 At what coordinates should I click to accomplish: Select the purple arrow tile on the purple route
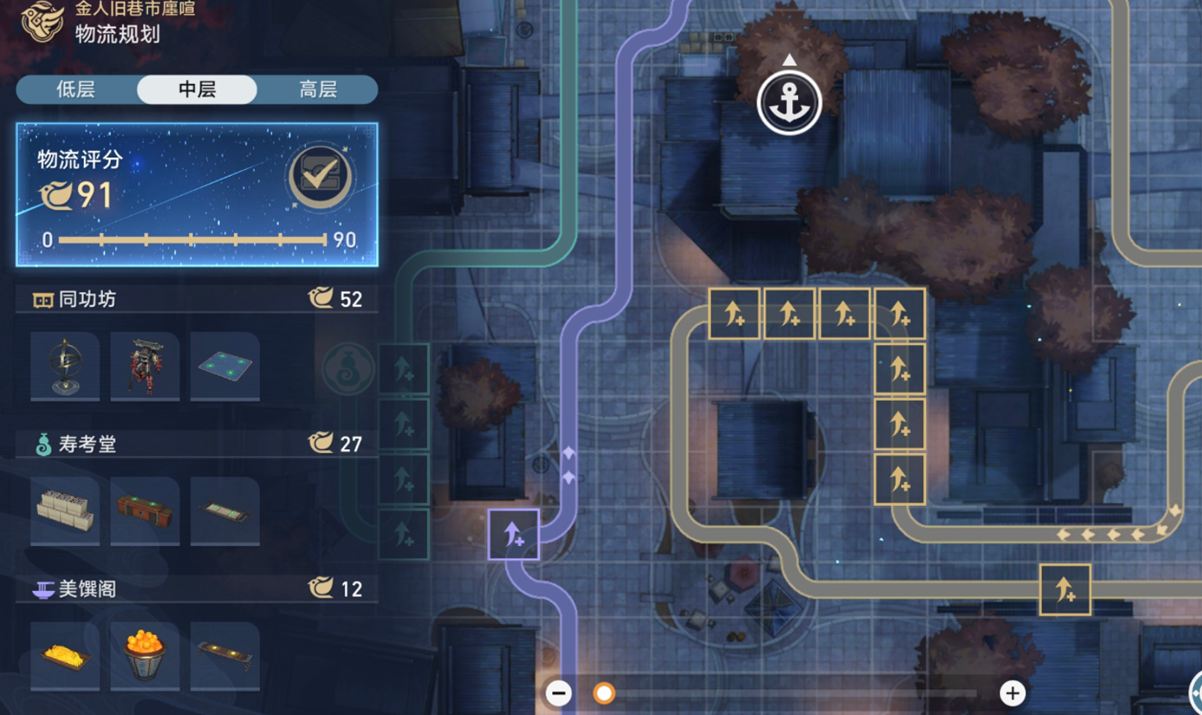point(514,534)
